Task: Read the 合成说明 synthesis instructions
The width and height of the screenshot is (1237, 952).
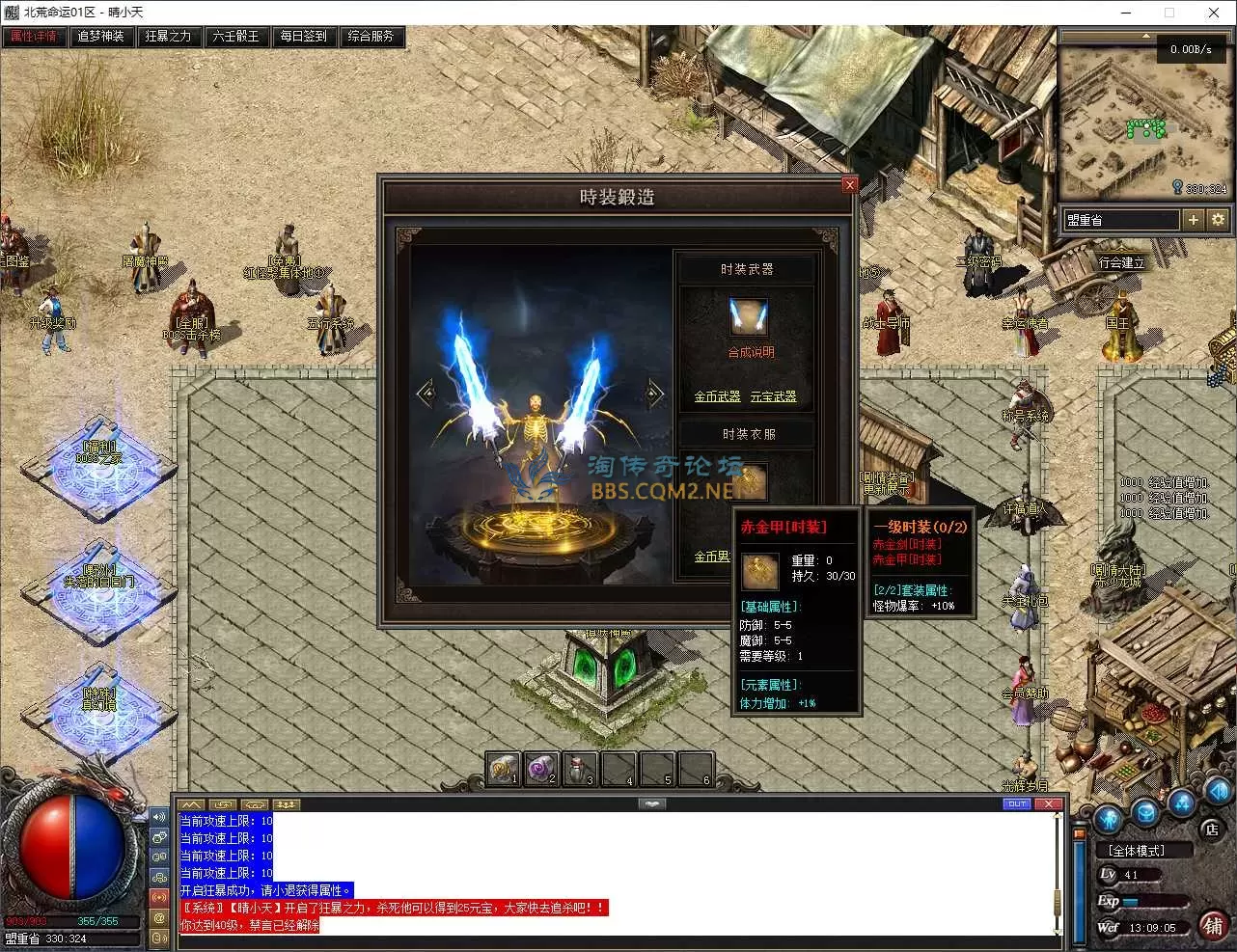Action: (x=751, y=352)
